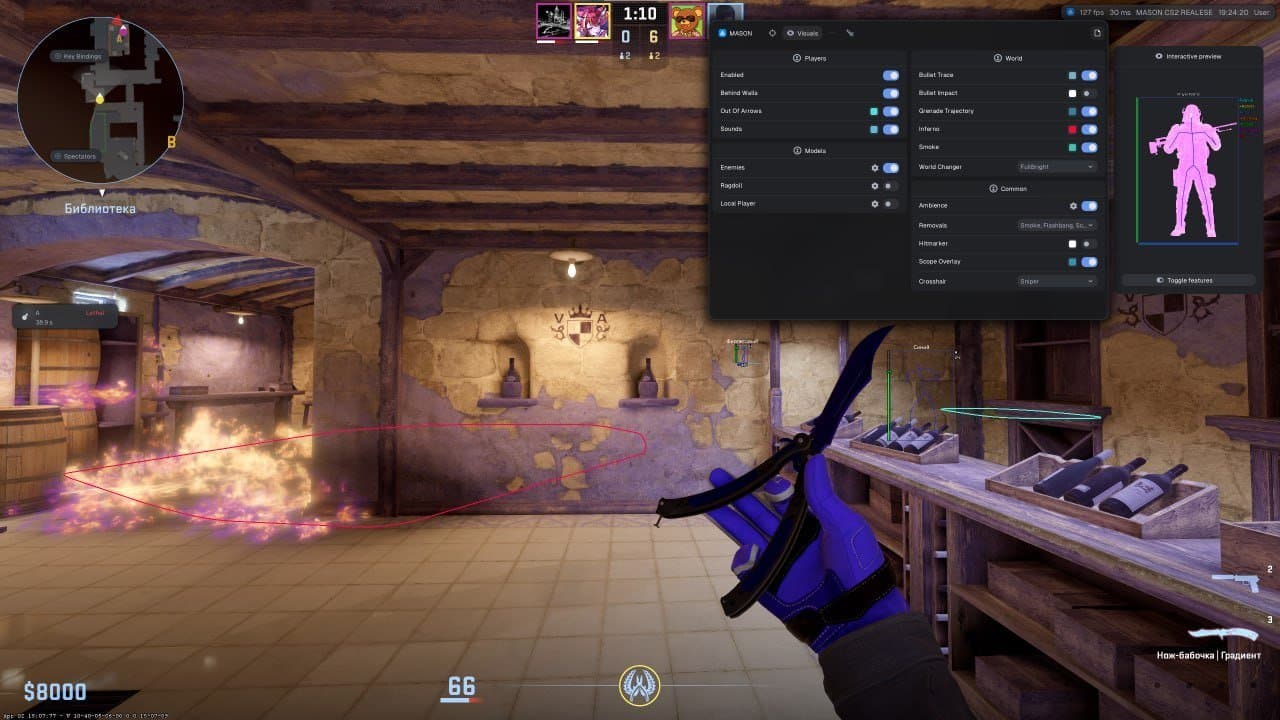Screen dimensions: 1280x720
Task: Click the config document icon top right of menu
Action: click(x=1096, y=32)
